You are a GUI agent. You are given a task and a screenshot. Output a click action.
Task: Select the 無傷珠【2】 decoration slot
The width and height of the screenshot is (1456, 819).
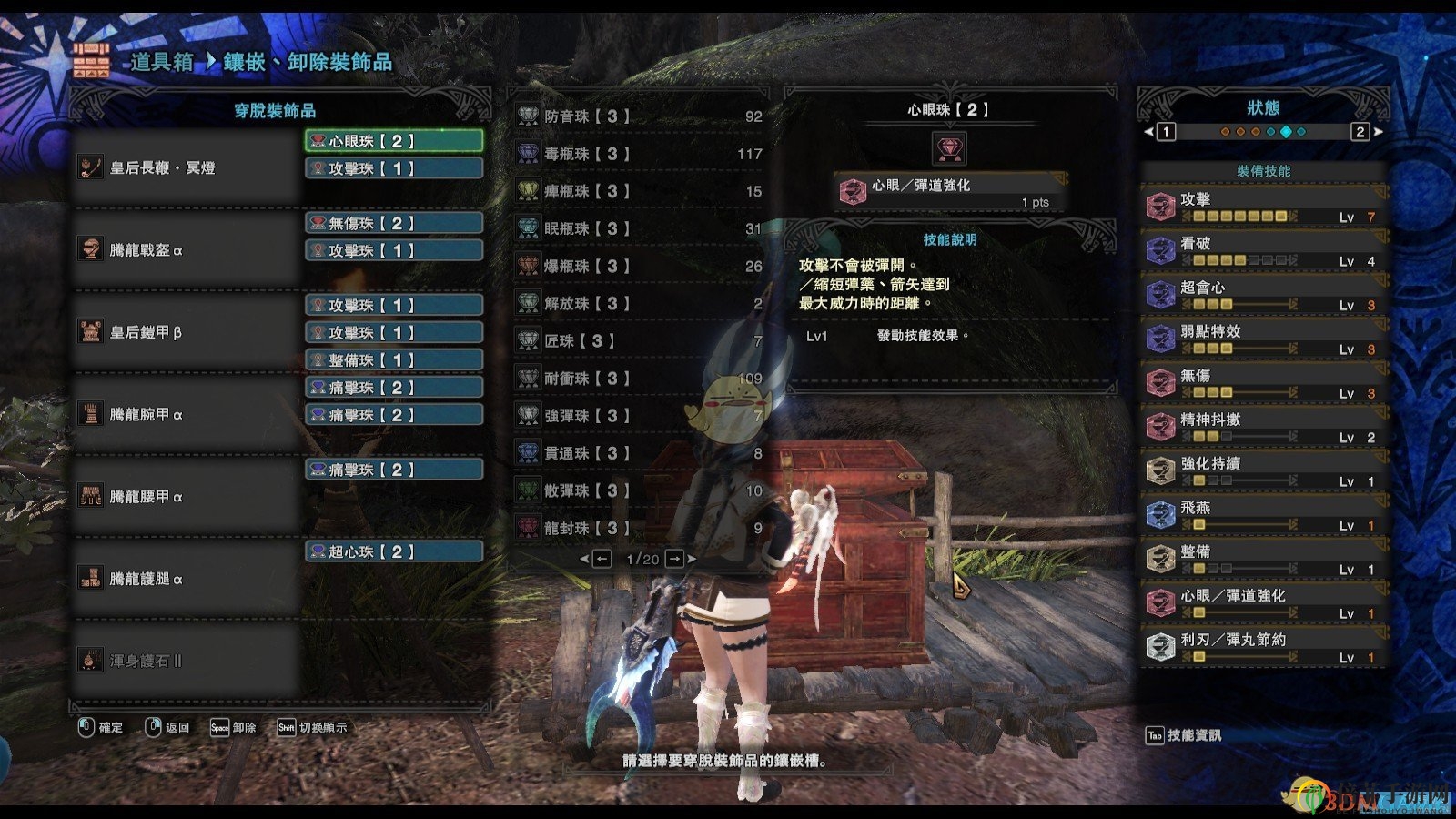tap(393, 223)
